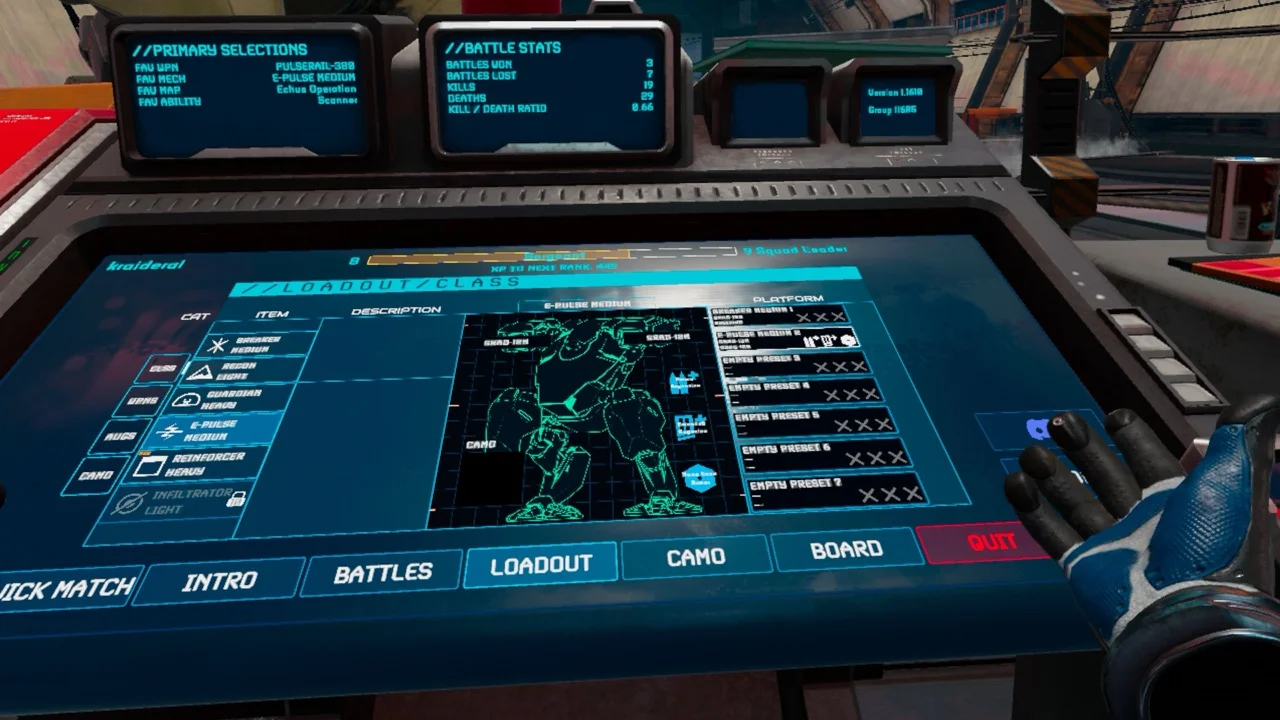Screen dimensions: 1280x720
Task: Open the AUGS category
Action: click(x=119, y=437)
